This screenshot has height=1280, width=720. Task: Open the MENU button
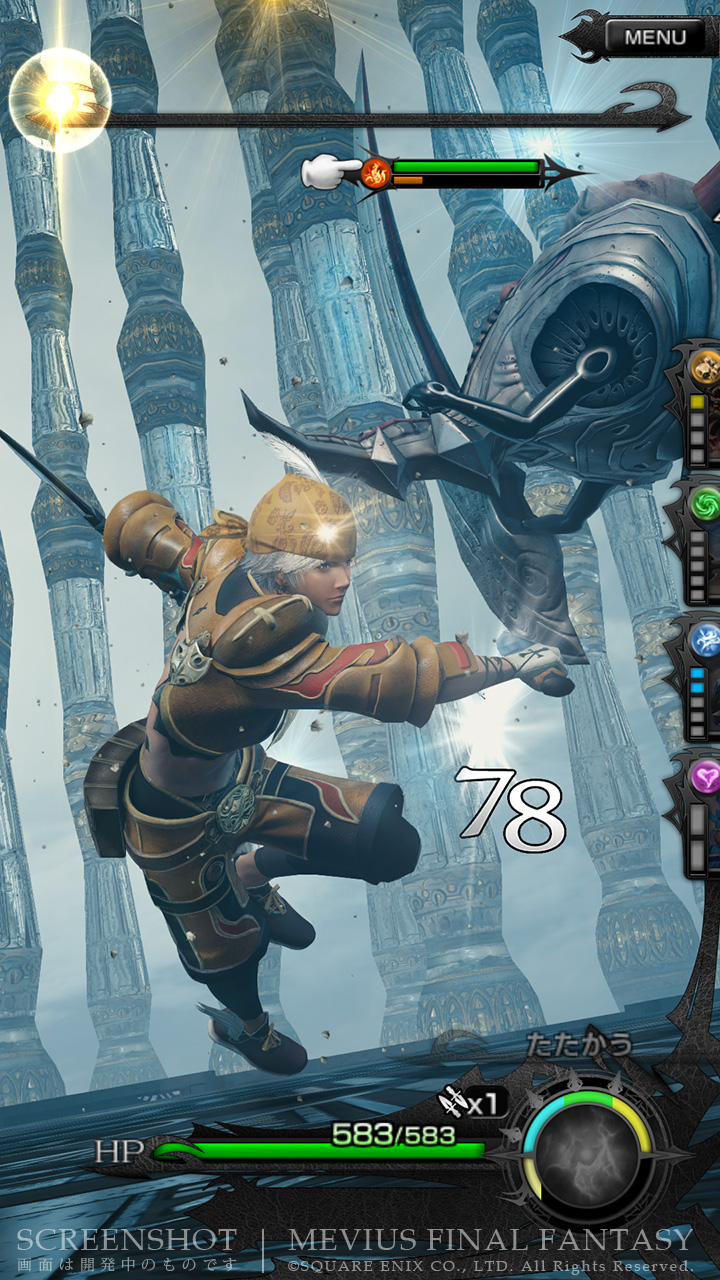pyautogui.click(x=655, y=38)
